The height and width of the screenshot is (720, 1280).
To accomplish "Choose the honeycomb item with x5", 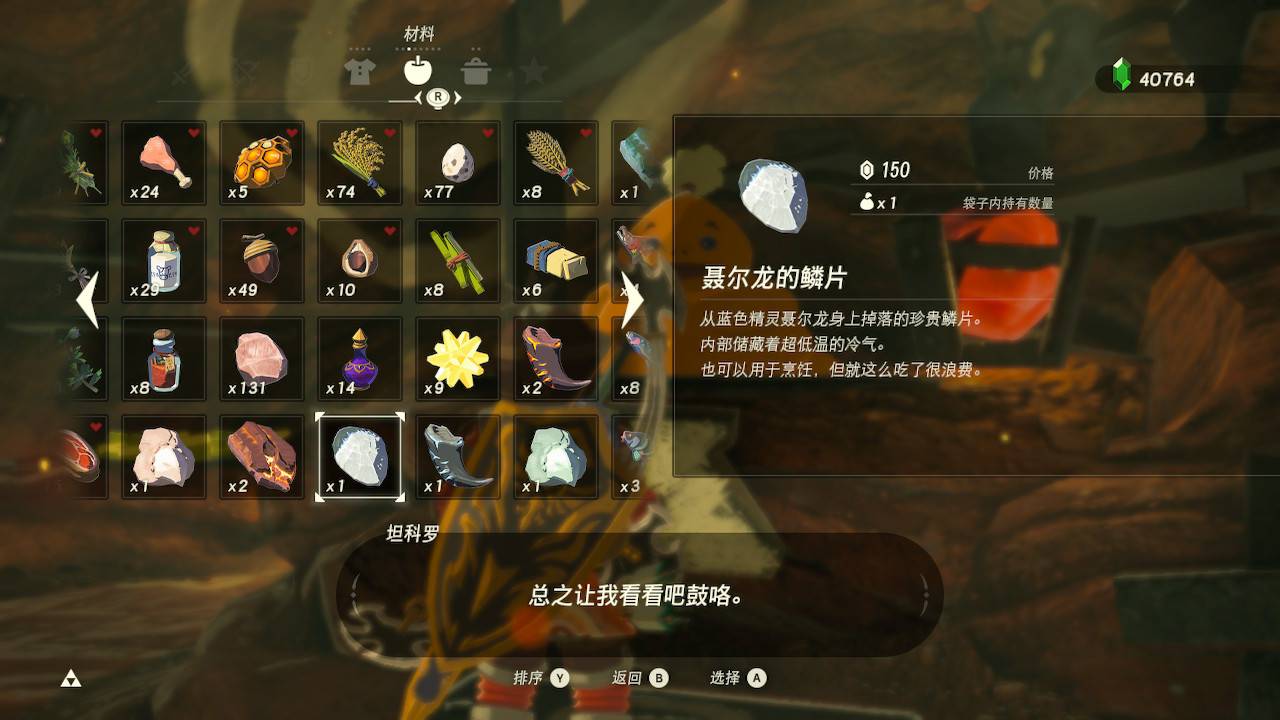I will click(x=262, y=163).
